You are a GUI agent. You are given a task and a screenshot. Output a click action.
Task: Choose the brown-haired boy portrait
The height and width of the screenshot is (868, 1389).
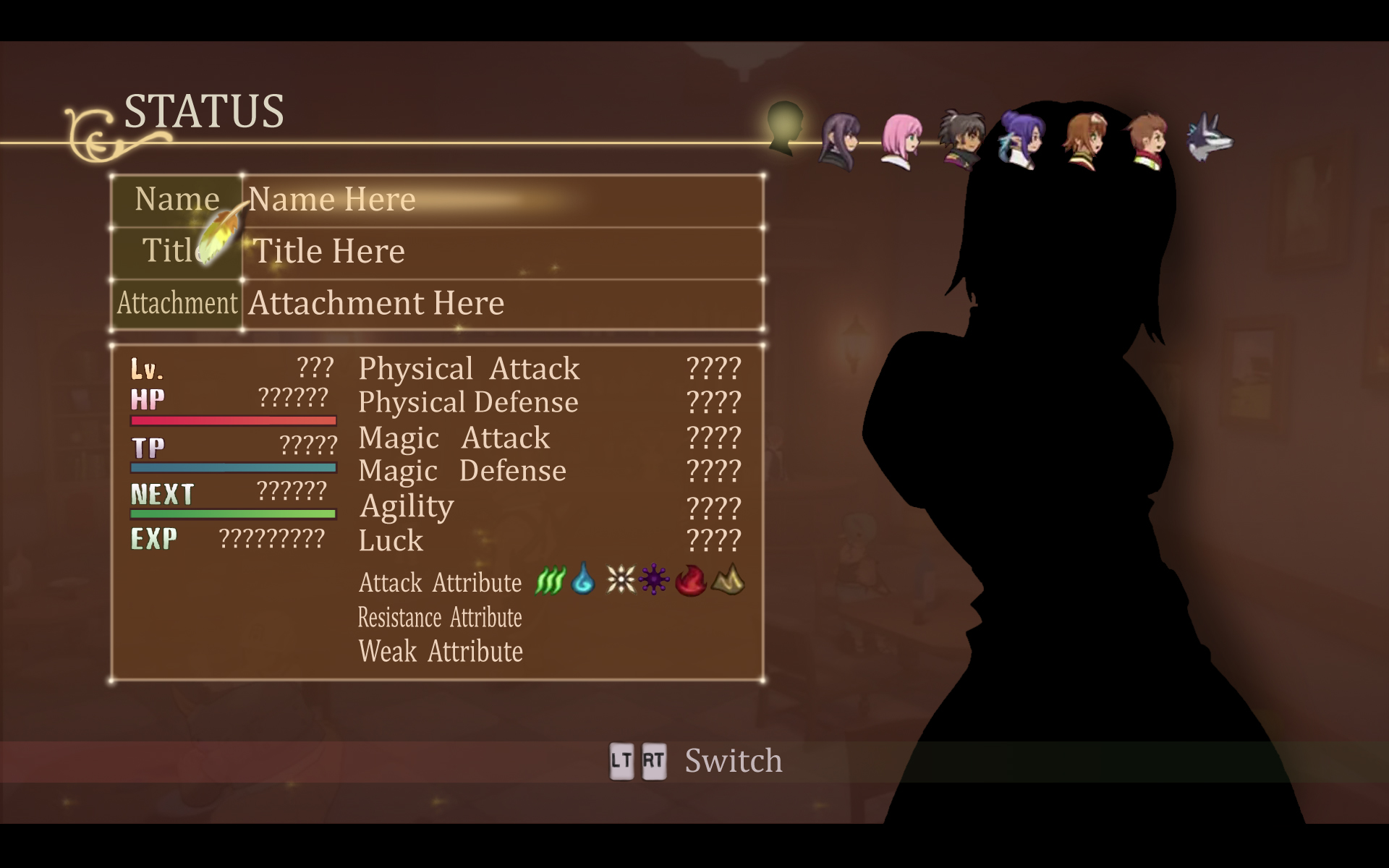pos(1150,137)
